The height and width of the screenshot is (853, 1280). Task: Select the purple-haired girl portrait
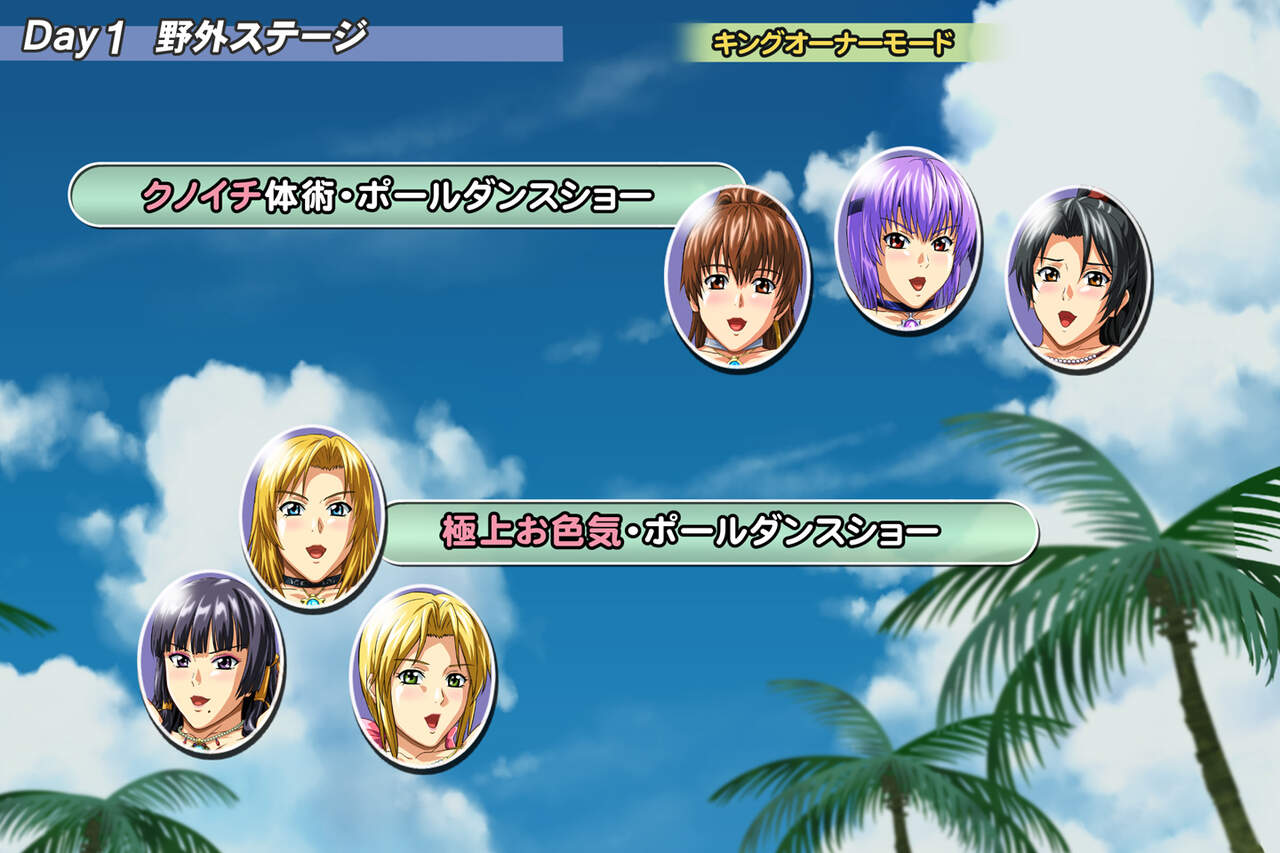[908, 240]
